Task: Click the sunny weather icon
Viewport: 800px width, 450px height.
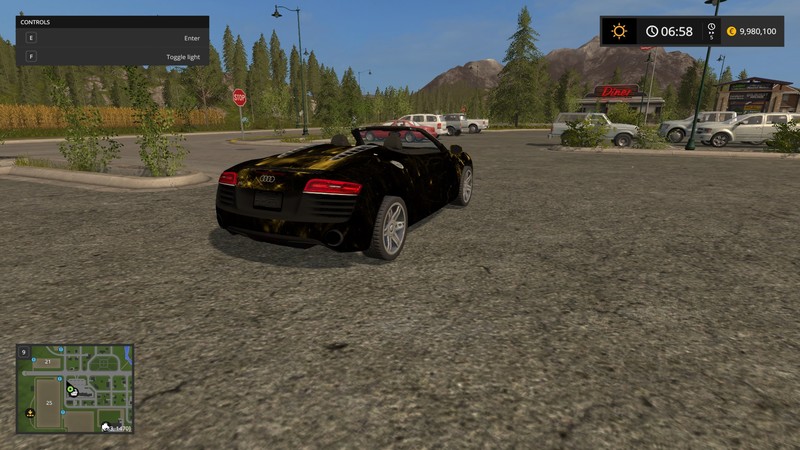Action: [x=619, y=31]
